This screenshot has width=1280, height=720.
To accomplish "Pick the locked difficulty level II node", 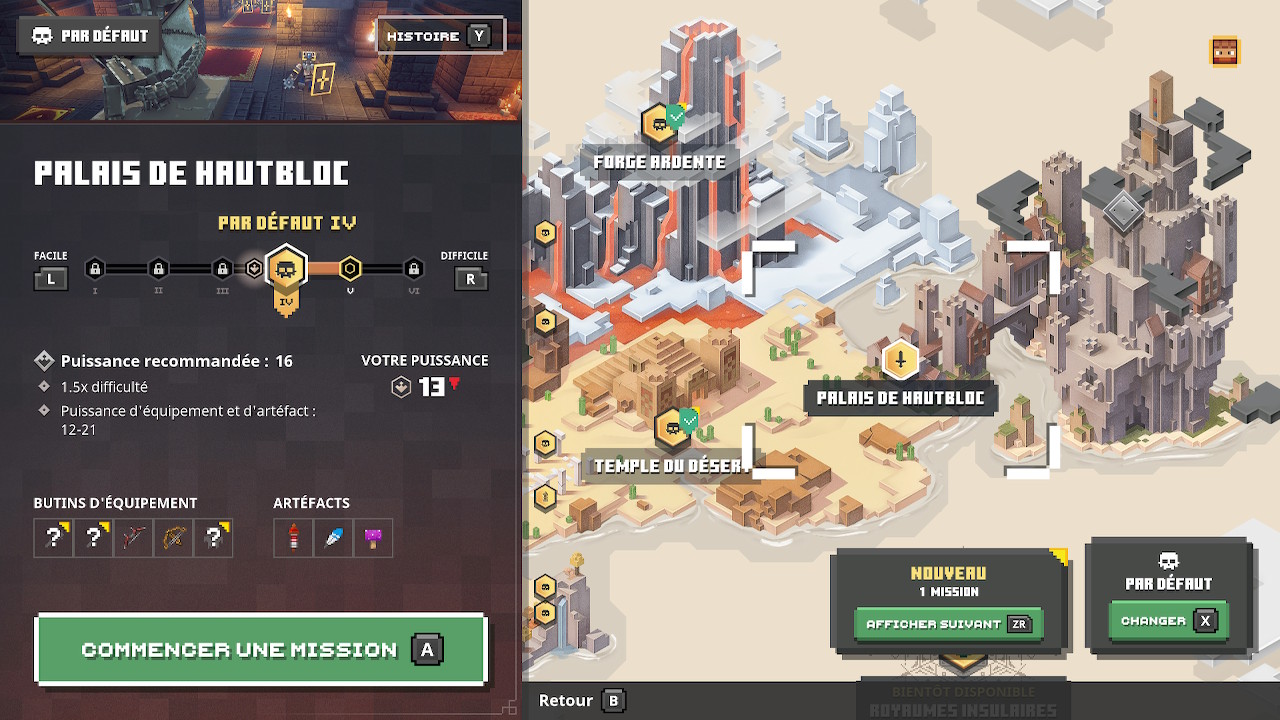I will 158,268.
